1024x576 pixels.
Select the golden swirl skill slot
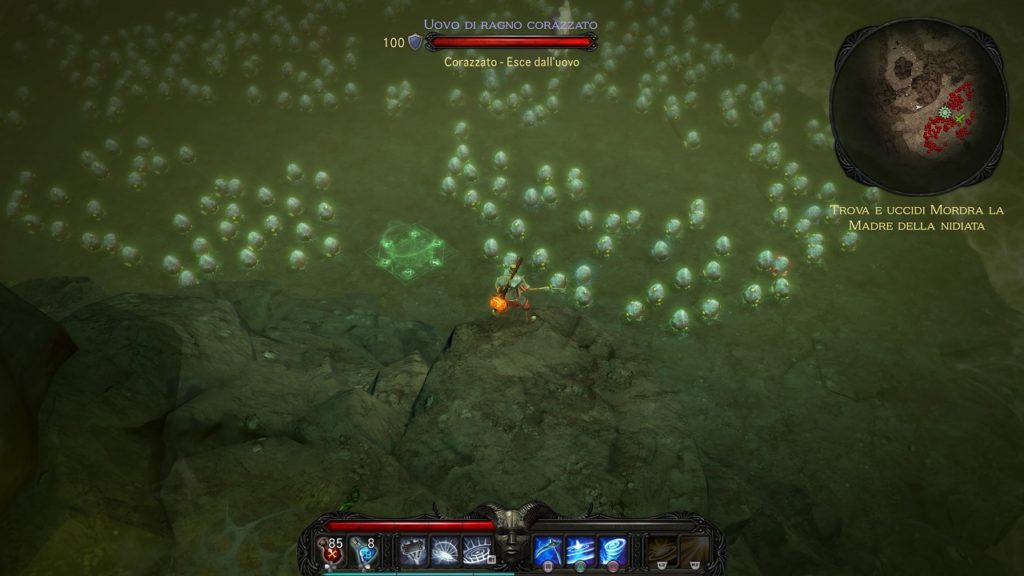pos(660,548)
